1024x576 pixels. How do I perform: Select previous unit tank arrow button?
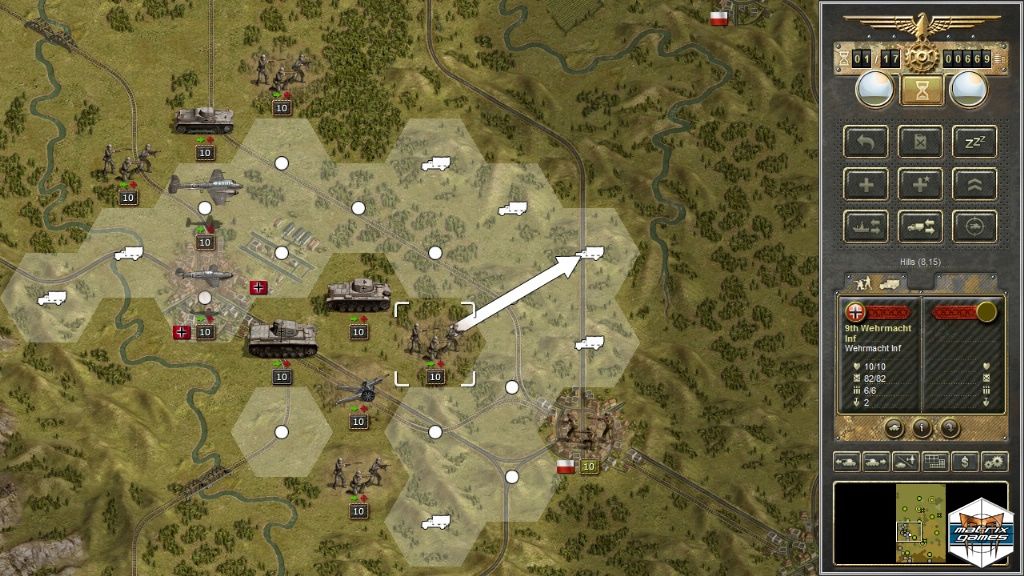tap(846, 461)
